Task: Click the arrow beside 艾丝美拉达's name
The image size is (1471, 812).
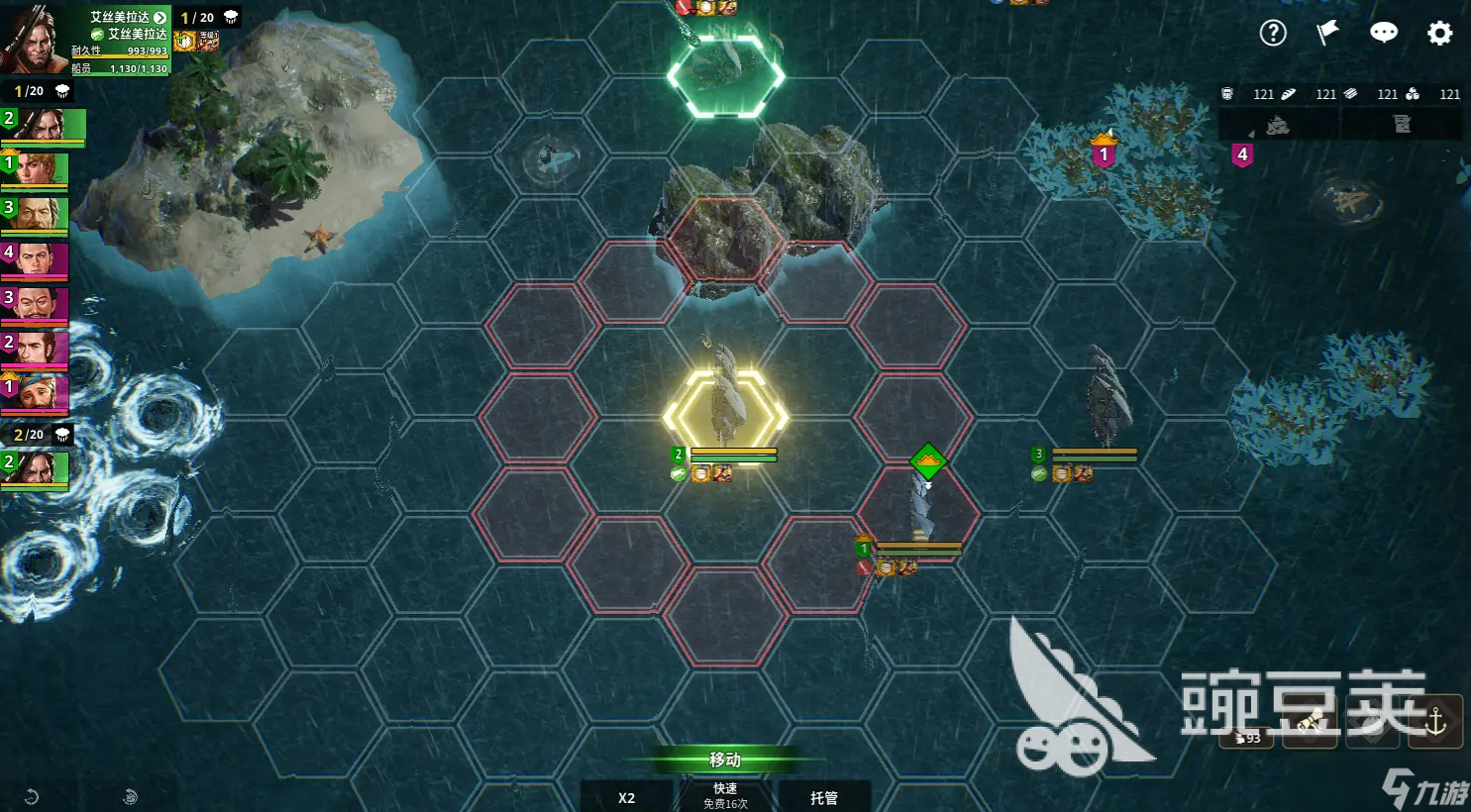Action: coord(160,18)
